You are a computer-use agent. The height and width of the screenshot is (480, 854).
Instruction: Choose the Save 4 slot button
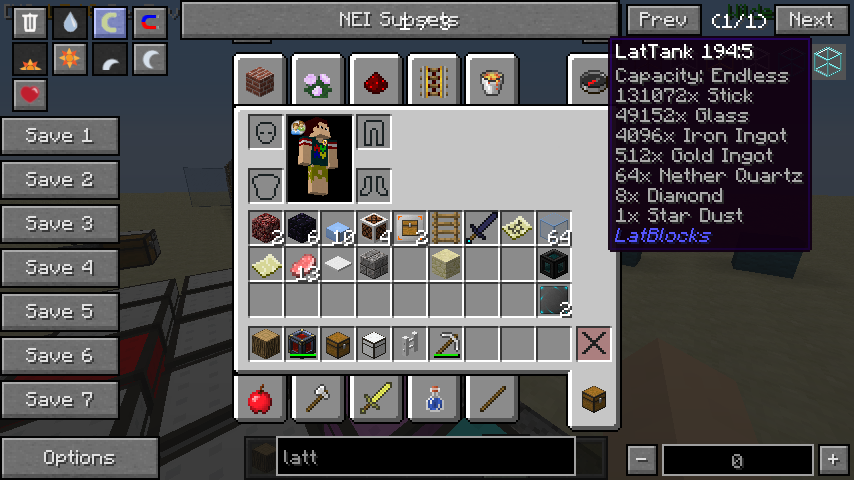[x=60, y=268]
